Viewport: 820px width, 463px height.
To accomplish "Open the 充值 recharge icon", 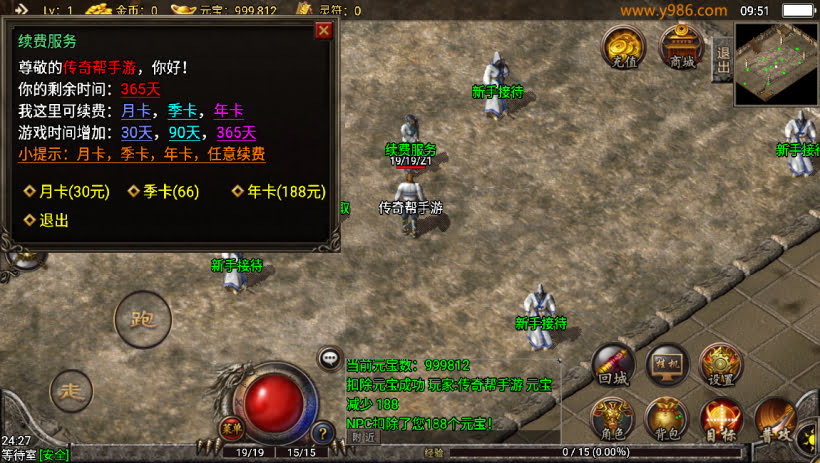I will click(622, 47).
